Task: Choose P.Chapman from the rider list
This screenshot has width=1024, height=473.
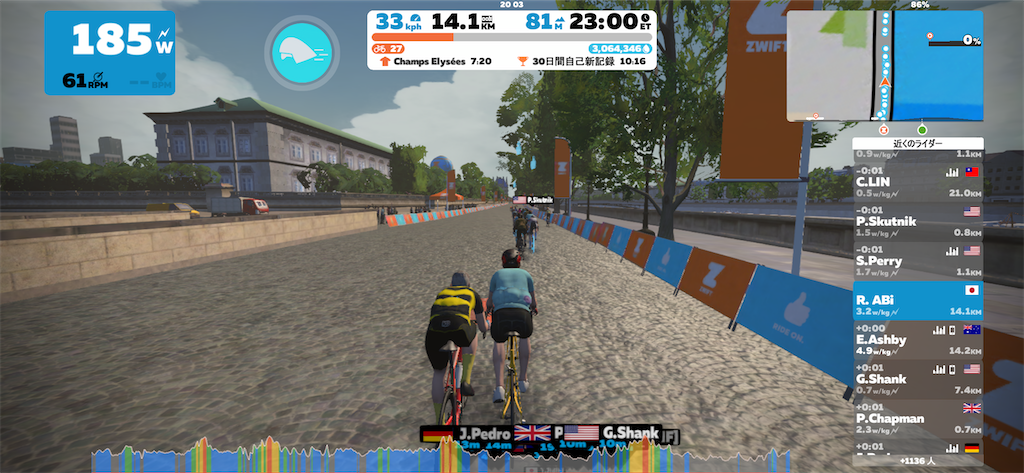Action: point(917,417)
